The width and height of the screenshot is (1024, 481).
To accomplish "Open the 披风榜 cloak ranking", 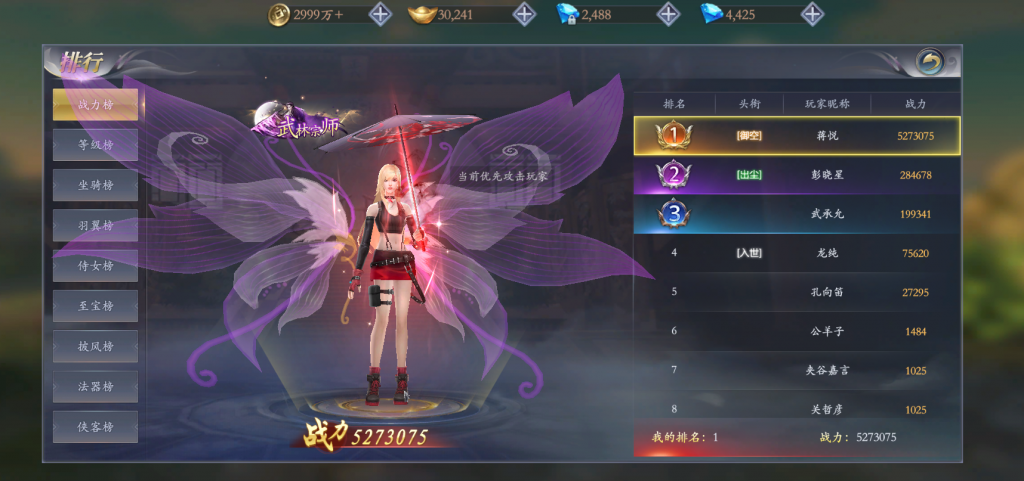I will (x=95, y=346).
